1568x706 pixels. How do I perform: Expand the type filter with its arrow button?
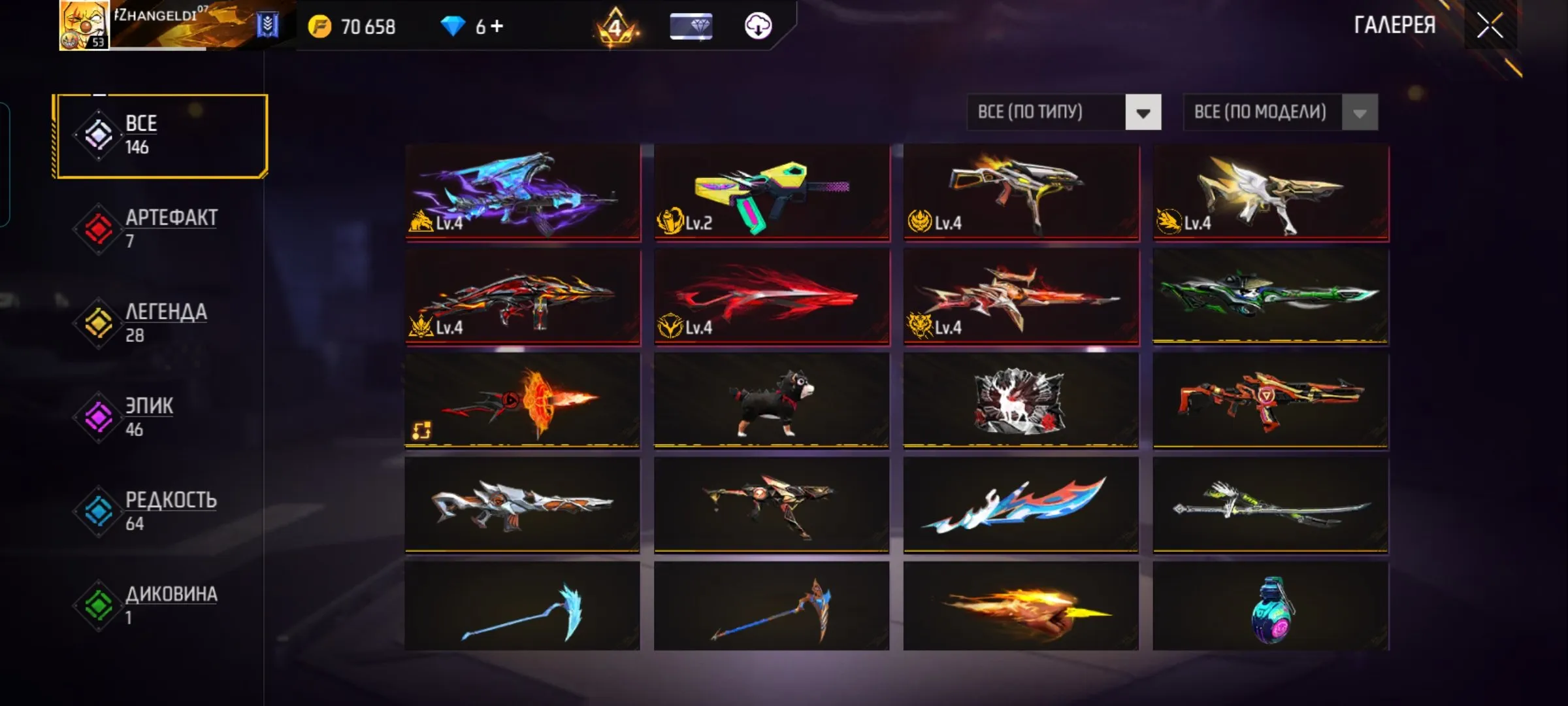pos(1142,112)
